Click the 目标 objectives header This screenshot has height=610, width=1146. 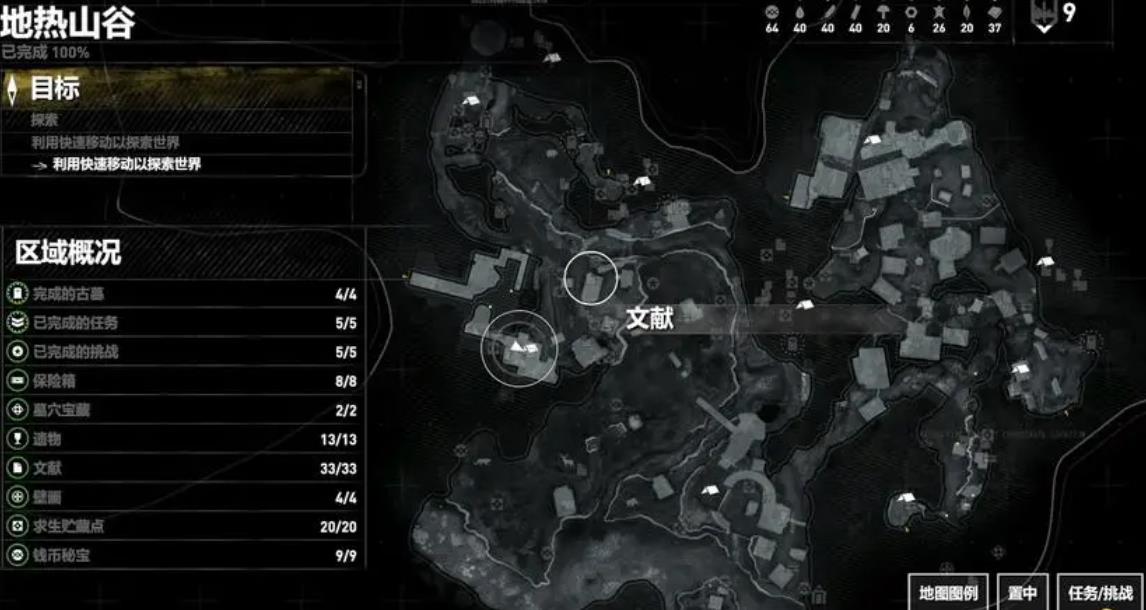(56, 89)
